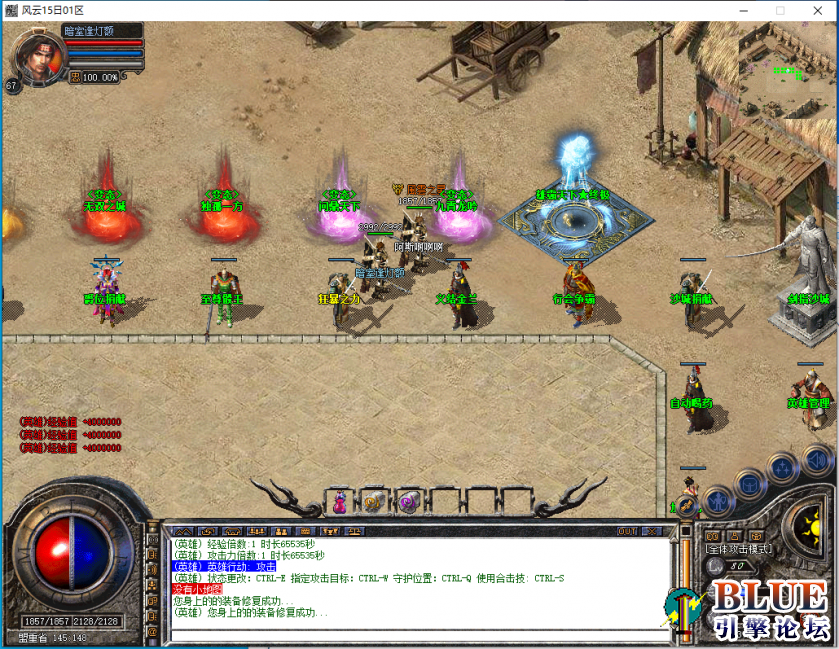
Task: Open the minimap in the top corner
Action: point(787,73)
